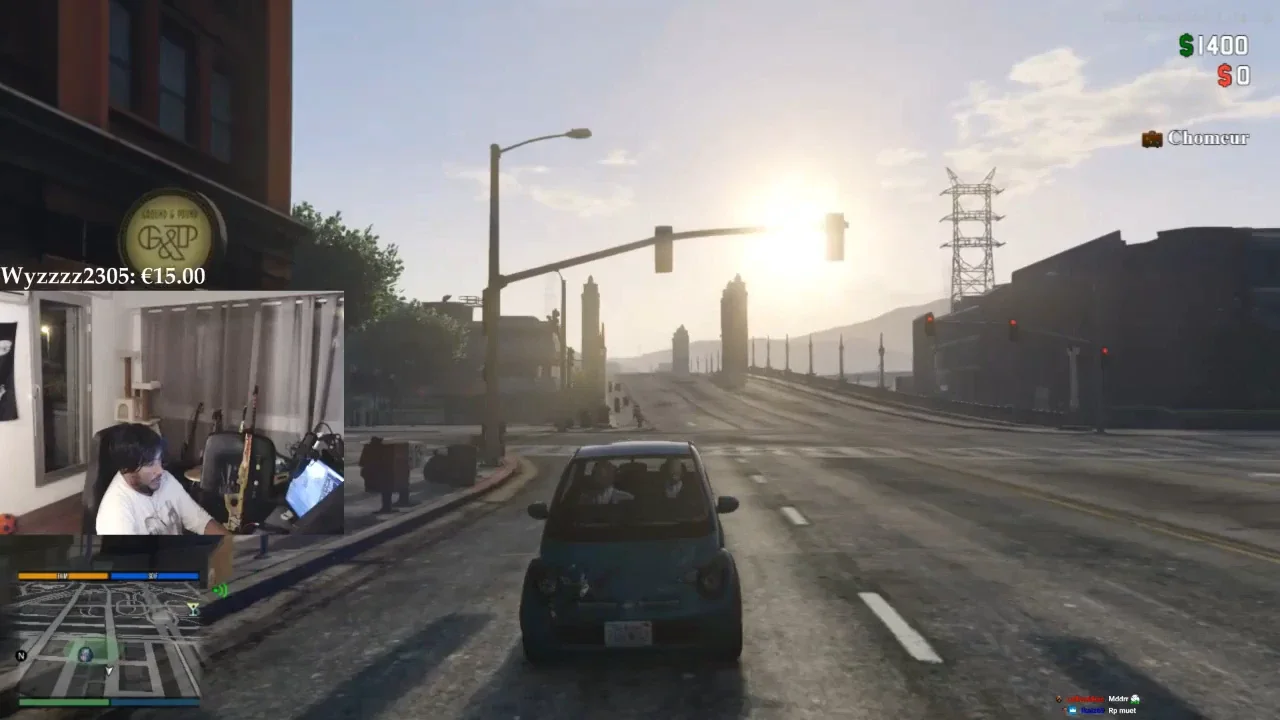Click the Wyzzzz2305 donation alert text

(103, 276)
